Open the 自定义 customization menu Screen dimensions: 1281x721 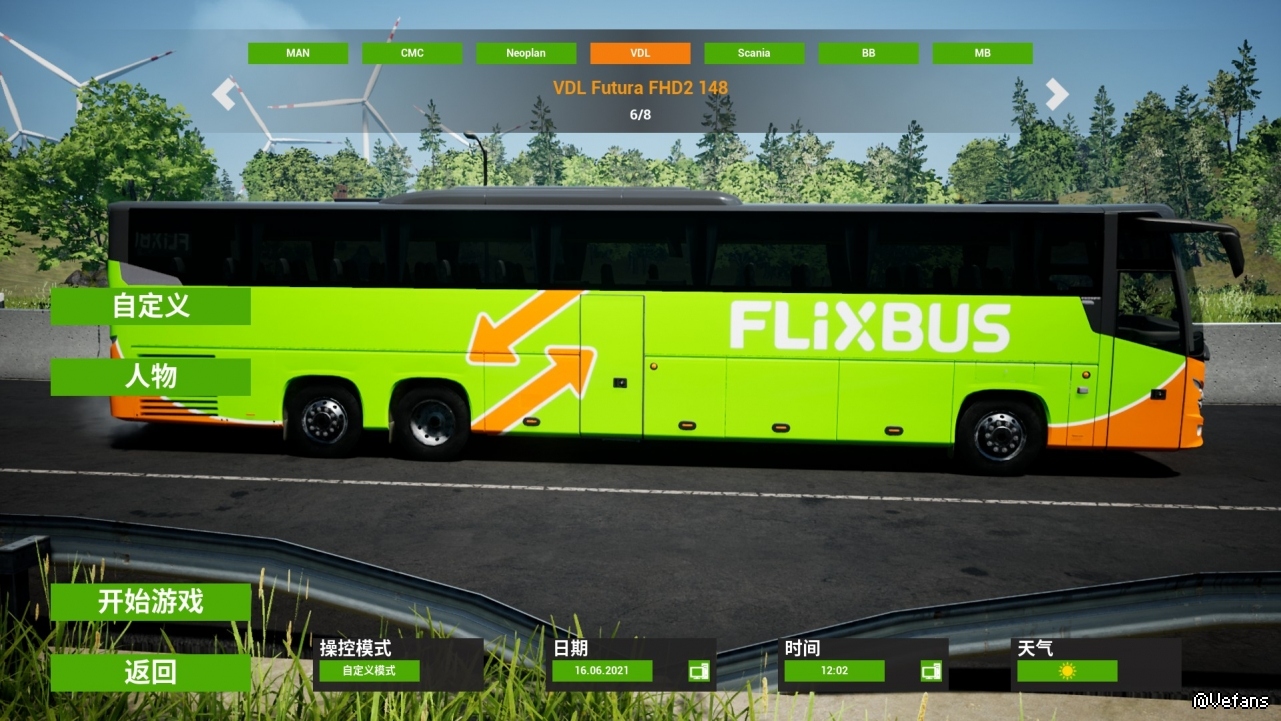pos(151,306)
